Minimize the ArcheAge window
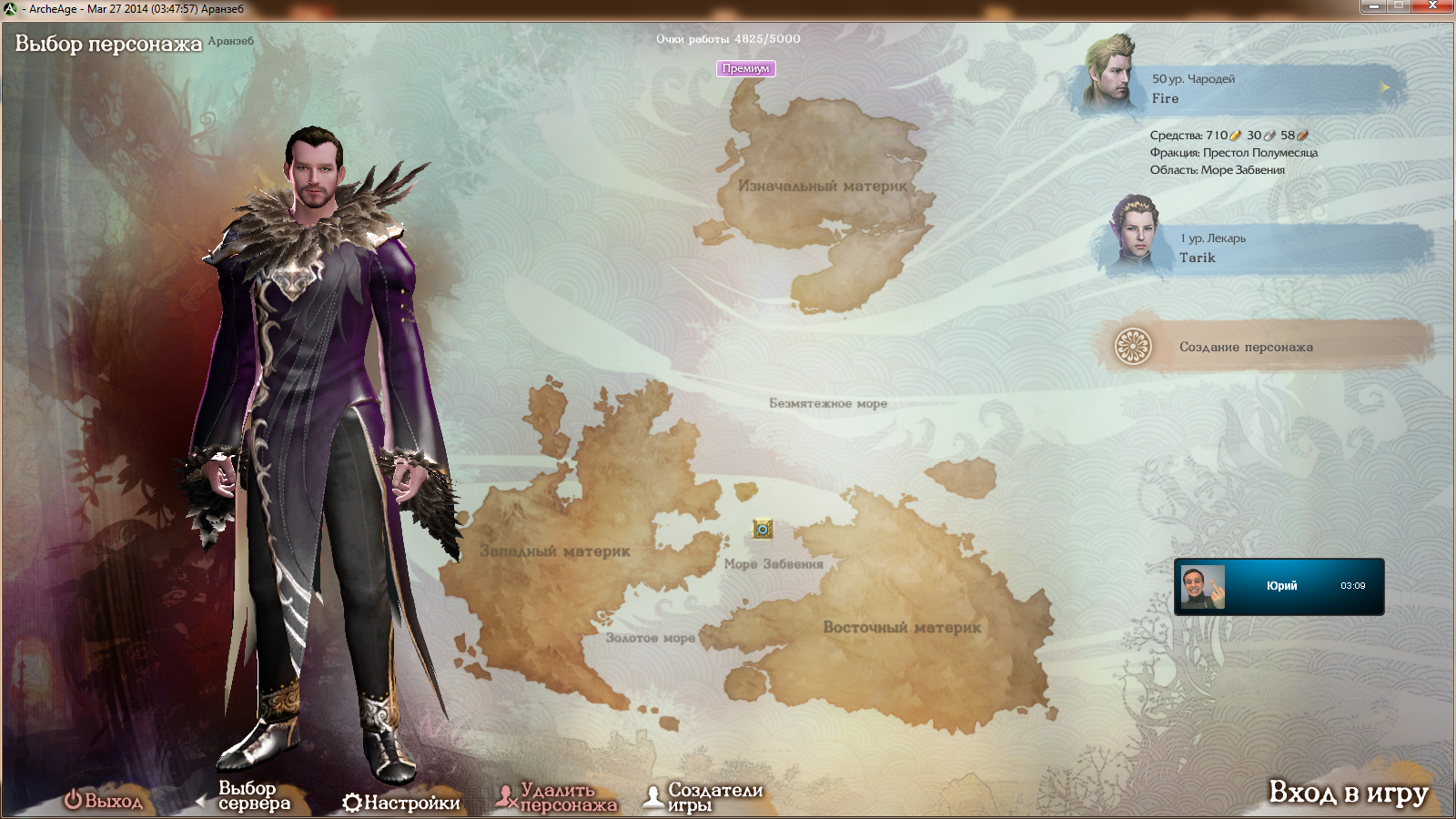This screenshot has height=819, width=1456. click(x=1373, y=6)
